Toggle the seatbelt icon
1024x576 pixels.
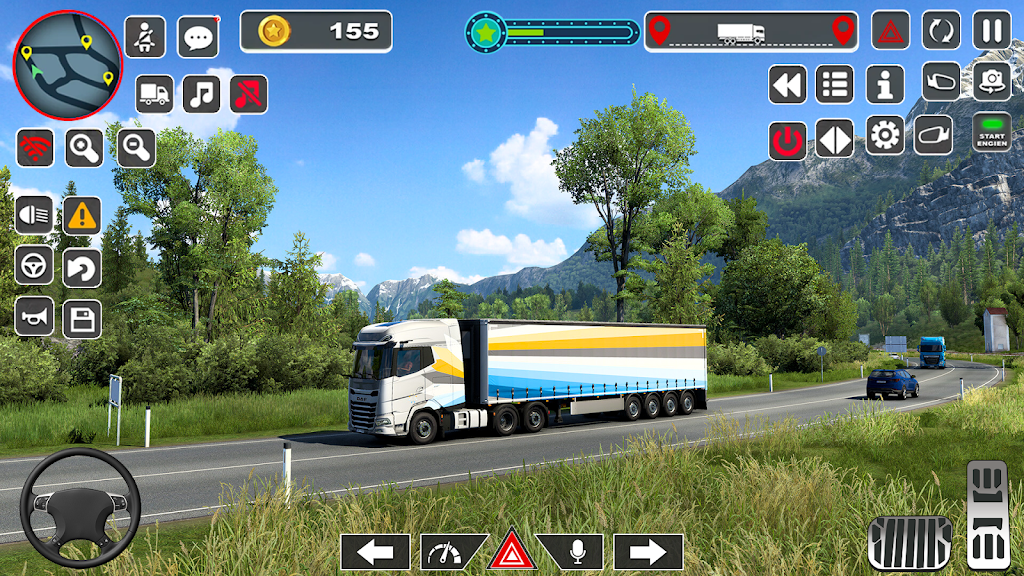pos(145,37)
